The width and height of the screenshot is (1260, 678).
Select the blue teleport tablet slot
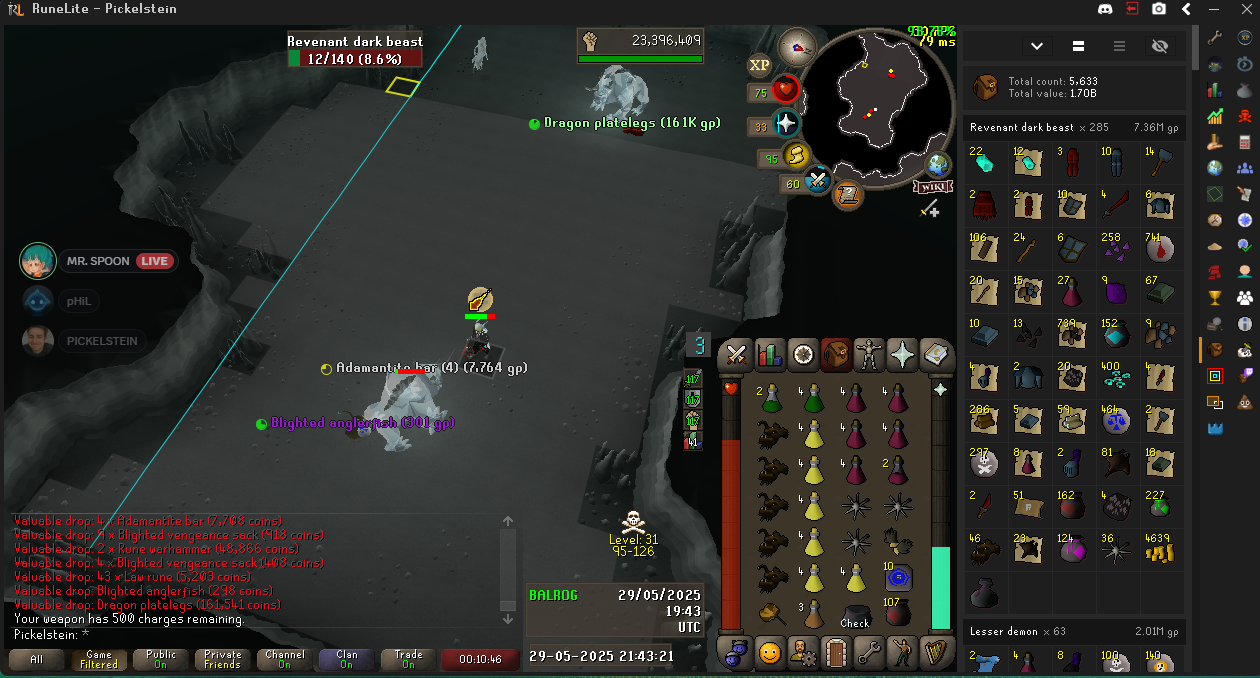point(897,577)
